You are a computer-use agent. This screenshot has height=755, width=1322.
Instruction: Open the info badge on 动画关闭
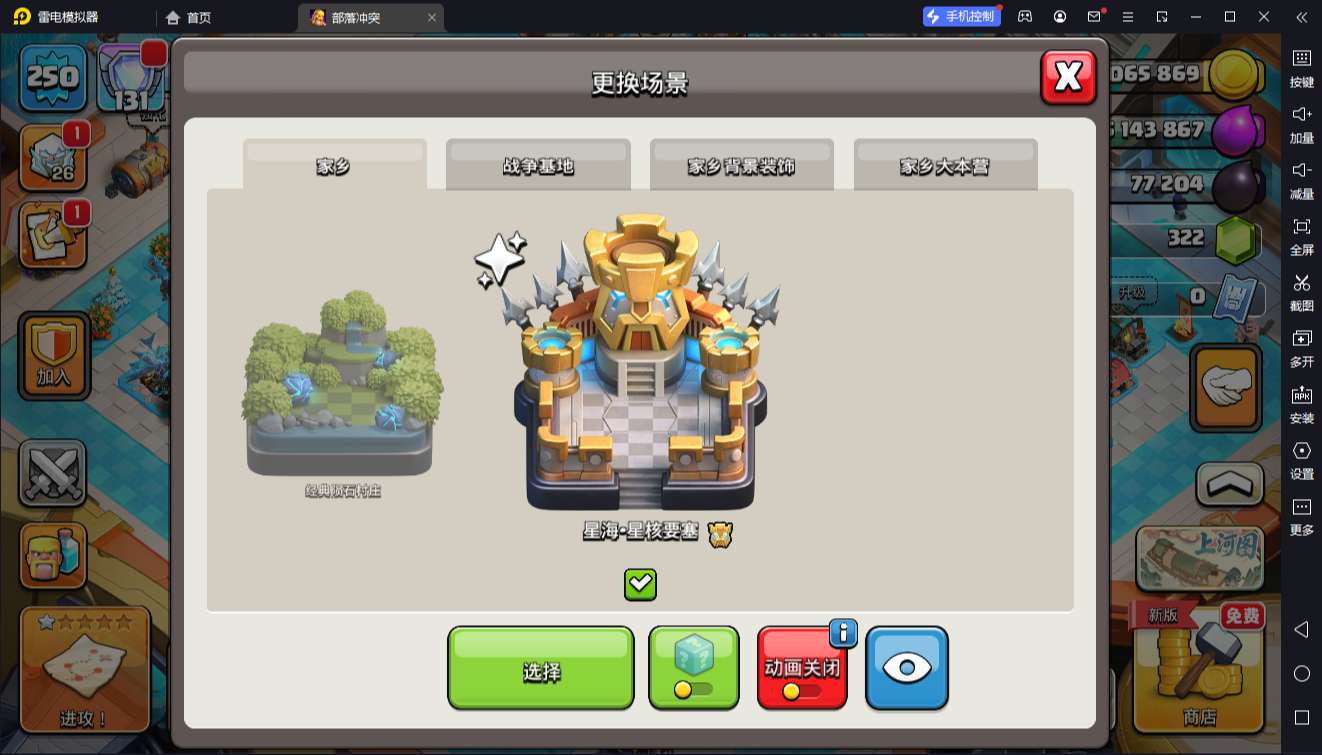coord(843,632)
